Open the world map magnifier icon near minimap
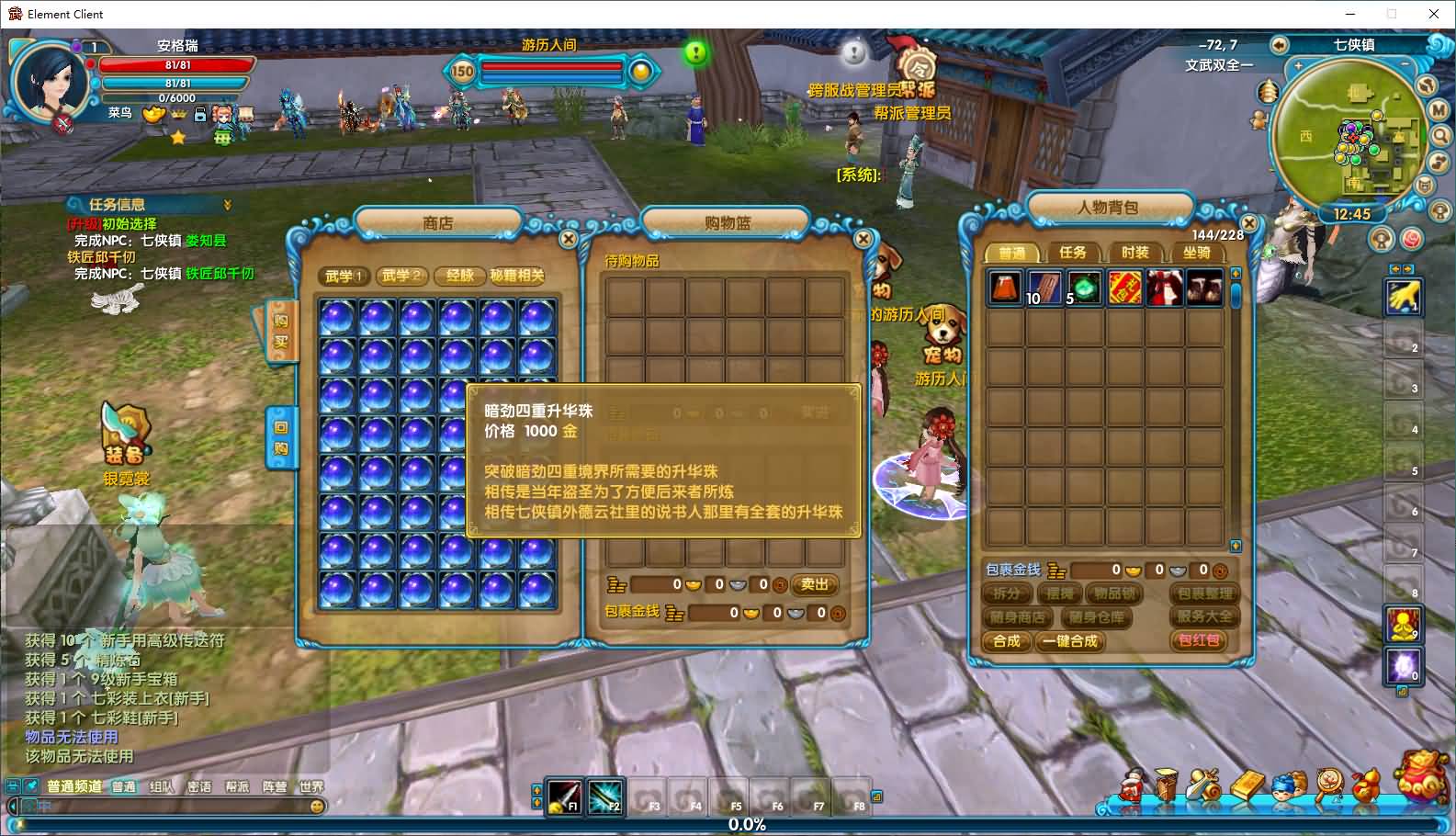Screen dimensions: 1456x836 [x=1438, y=135]
